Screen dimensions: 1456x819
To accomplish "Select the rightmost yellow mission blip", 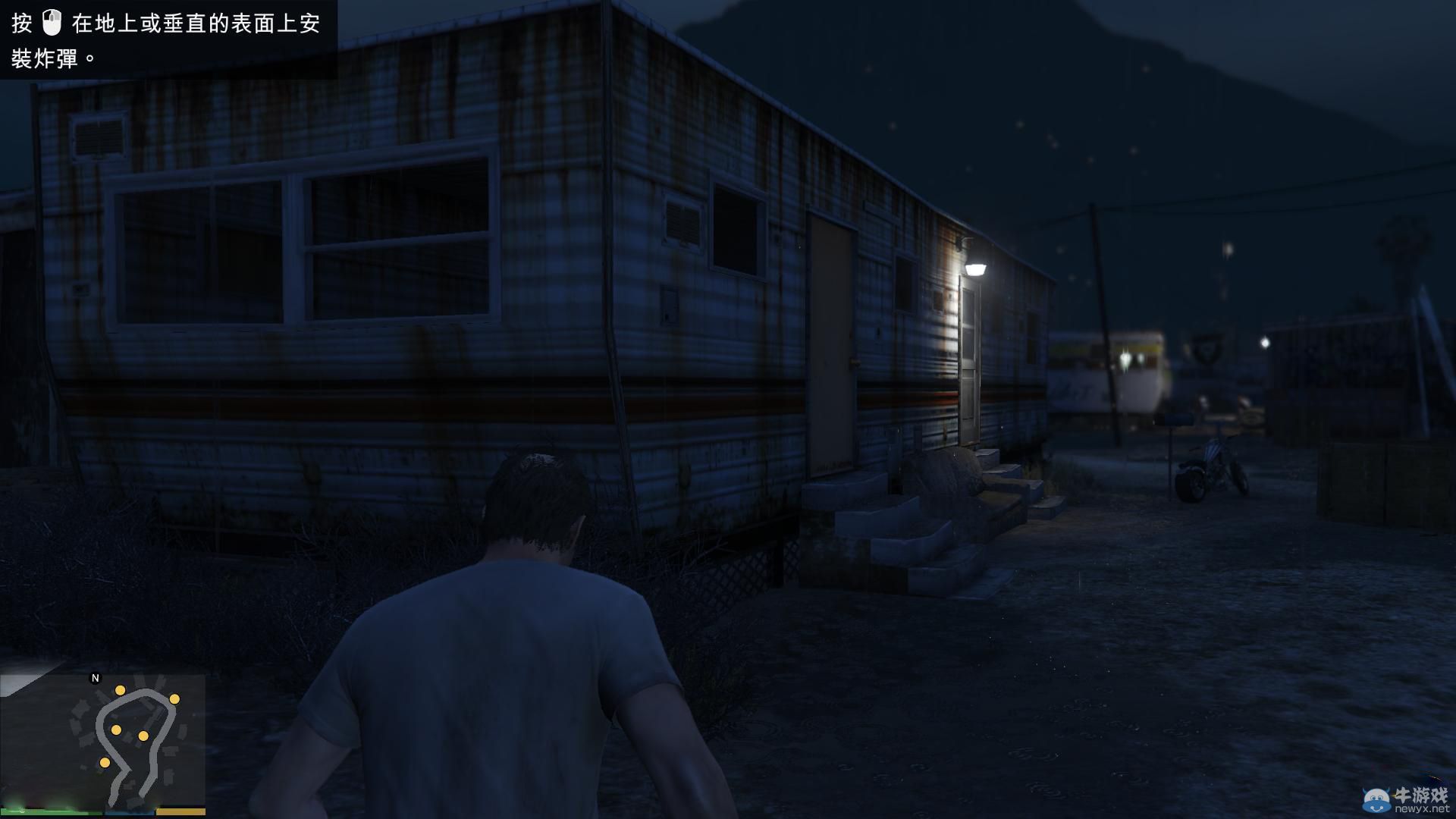I will [x=174, y=700].
